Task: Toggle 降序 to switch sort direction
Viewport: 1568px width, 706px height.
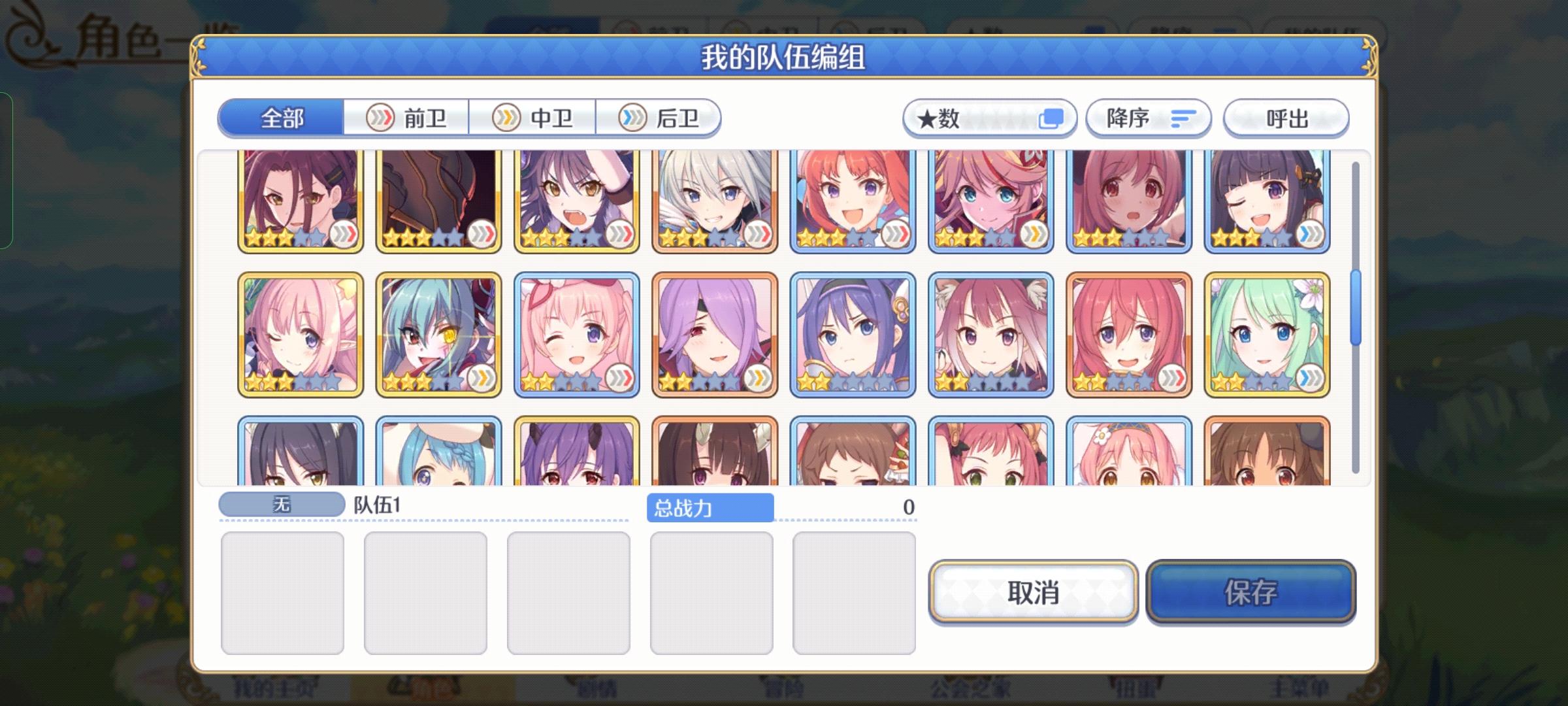Action: (x=1148, y=118)
